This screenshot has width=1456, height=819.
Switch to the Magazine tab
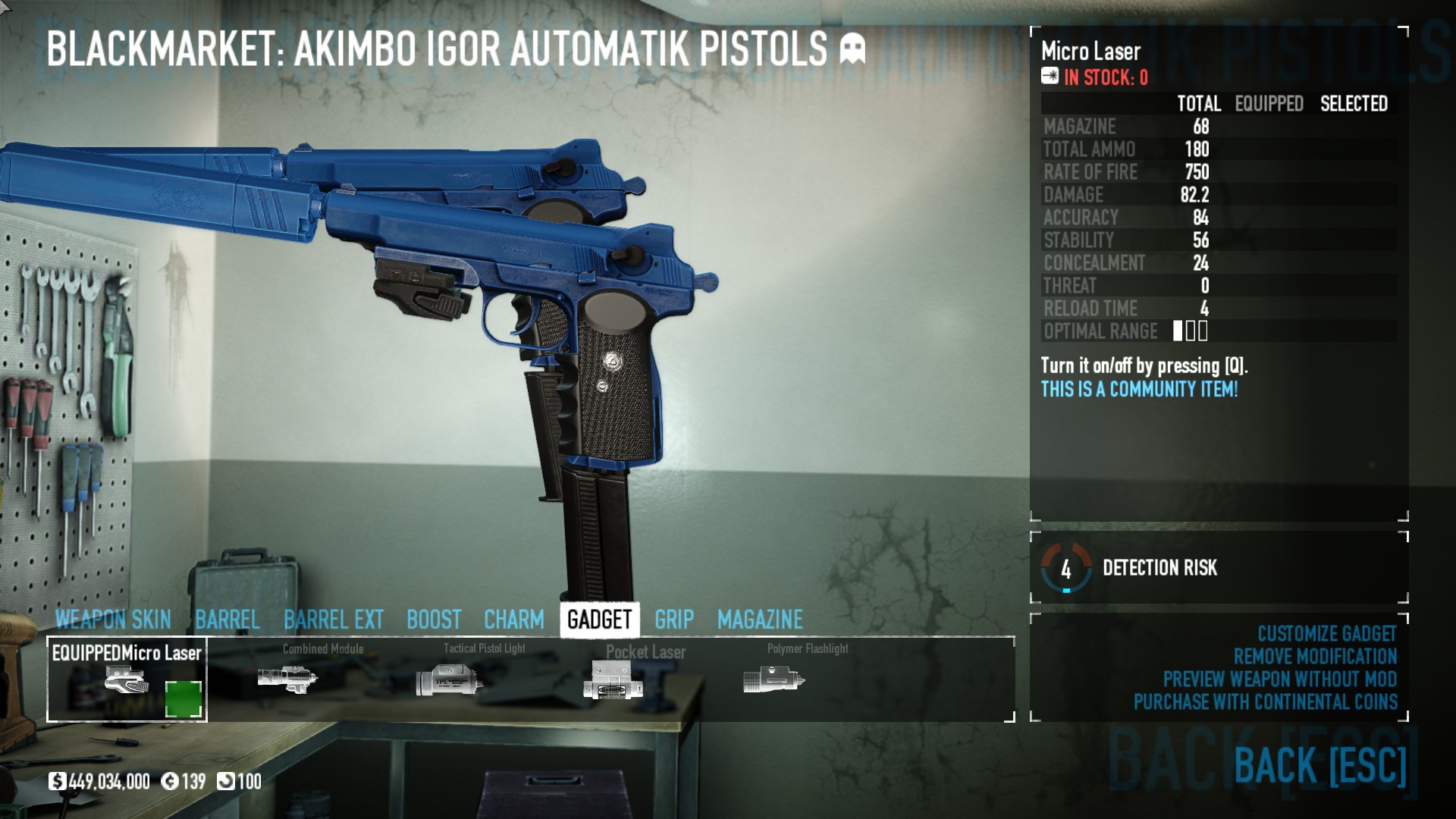click(760, 620)
